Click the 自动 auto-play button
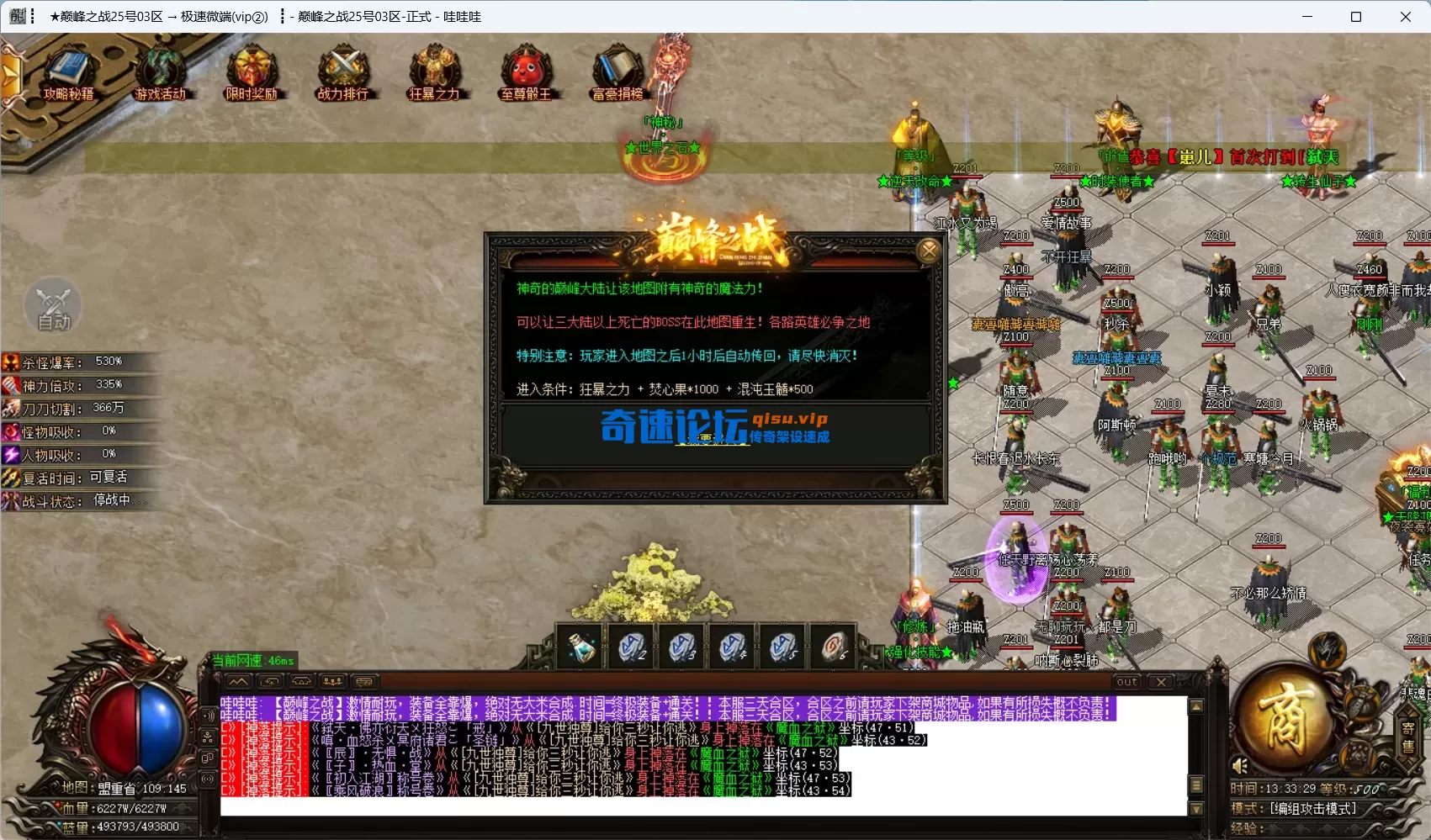Screen dimensions: 1431x840 pos(53,307)
